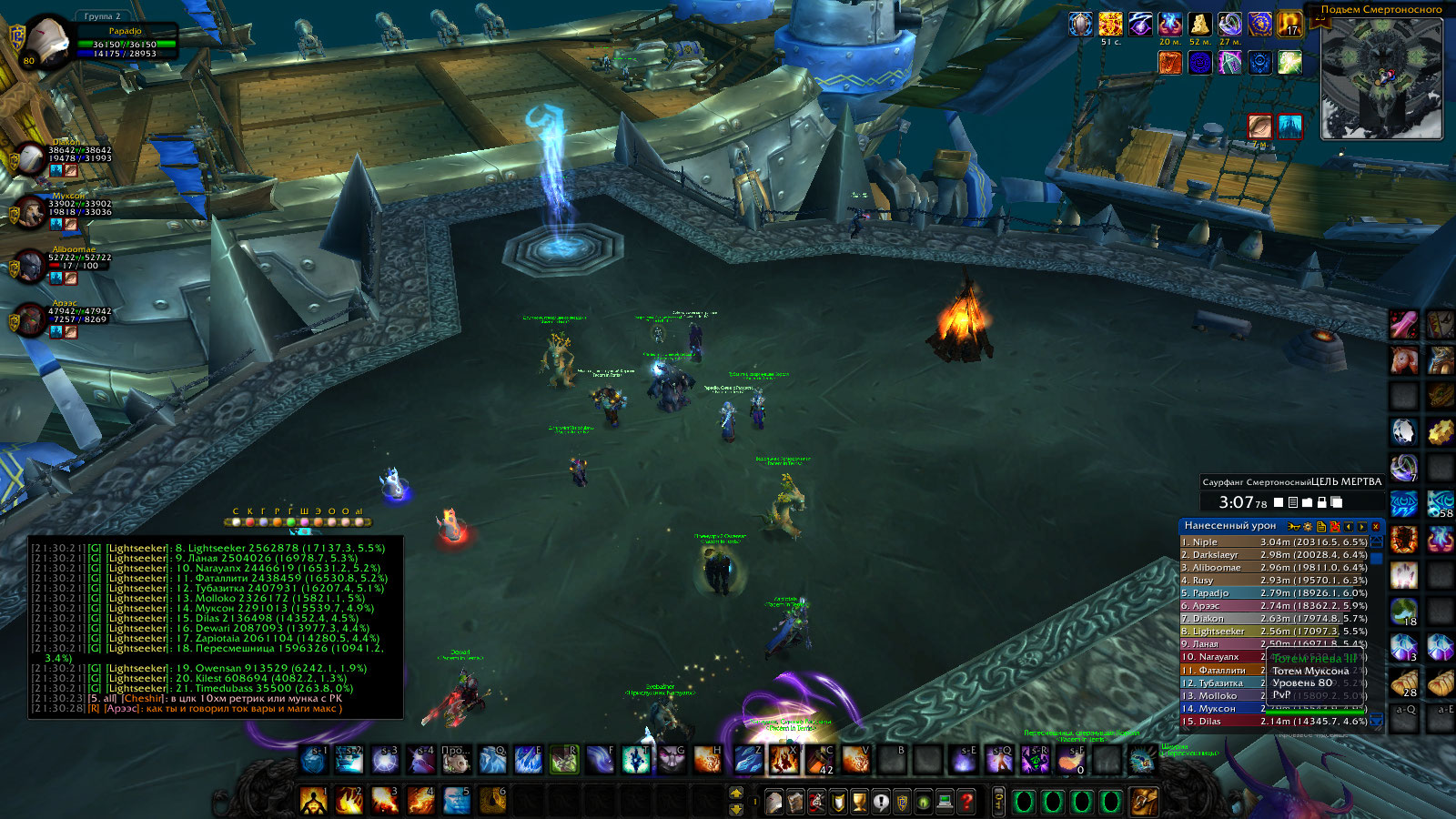Close the damage meter window
Image resolution: width=1456 pixels, height=819 pixels.
(x=1375, y=526)
